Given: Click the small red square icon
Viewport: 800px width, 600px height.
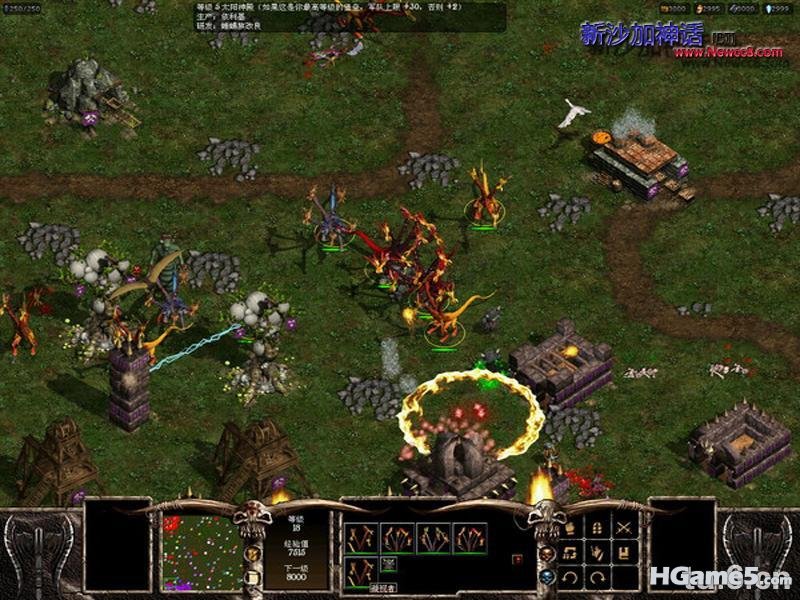Looking at the screenshot, I should click(517, 560).
